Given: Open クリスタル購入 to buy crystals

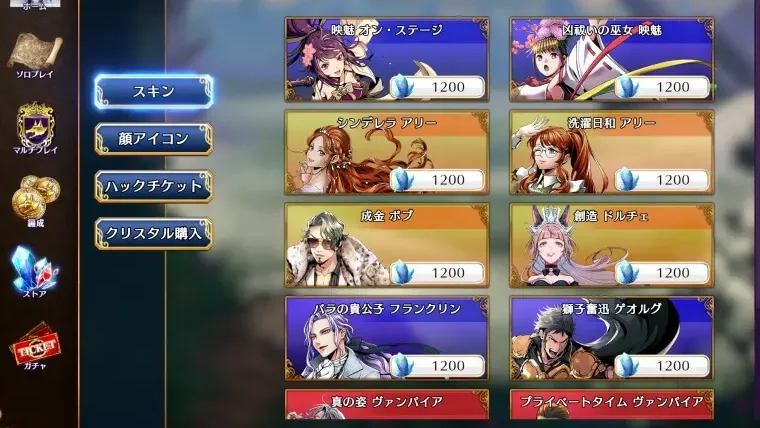Looking at the screenshot, I should [153, 233].
